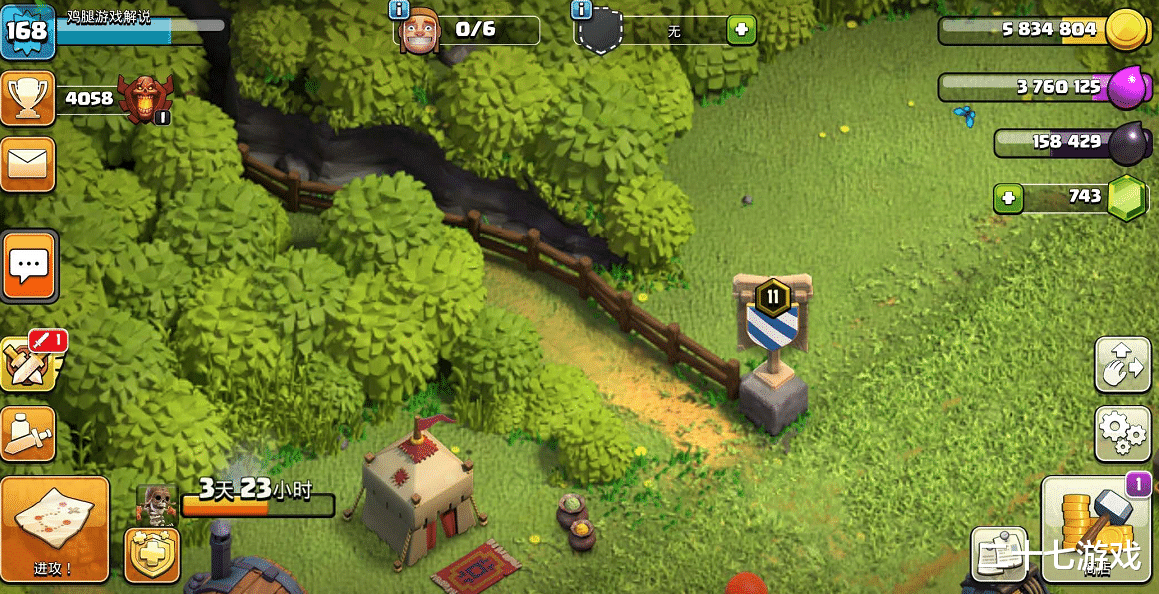This screenshot has height=594, width=1159.
Task: Click the golden shield plus button
Action: tap(152, 554)
